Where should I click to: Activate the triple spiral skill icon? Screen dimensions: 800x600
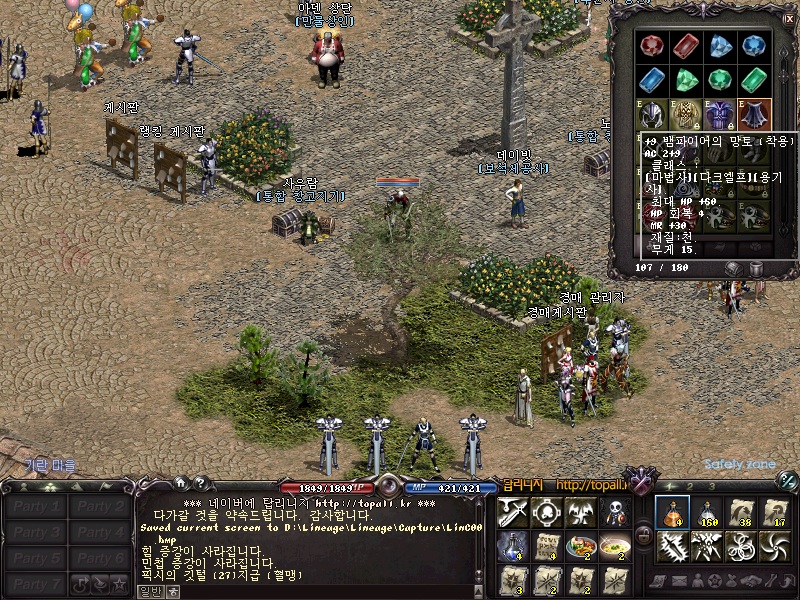pyautogui.click(x=742, y=546)
